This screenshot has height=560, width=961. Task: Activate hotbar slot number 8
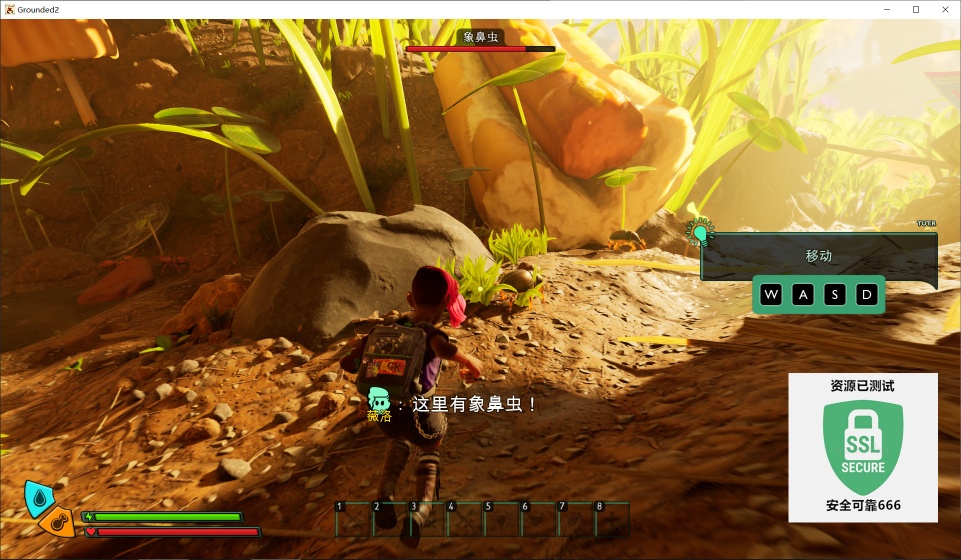coord(612,519)
